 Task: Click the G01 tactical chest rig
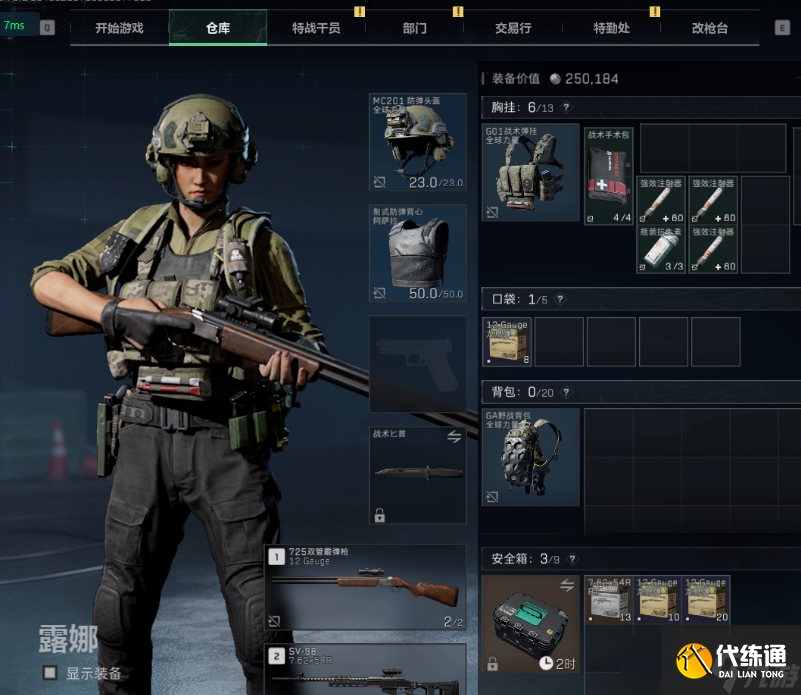(530, 172)
